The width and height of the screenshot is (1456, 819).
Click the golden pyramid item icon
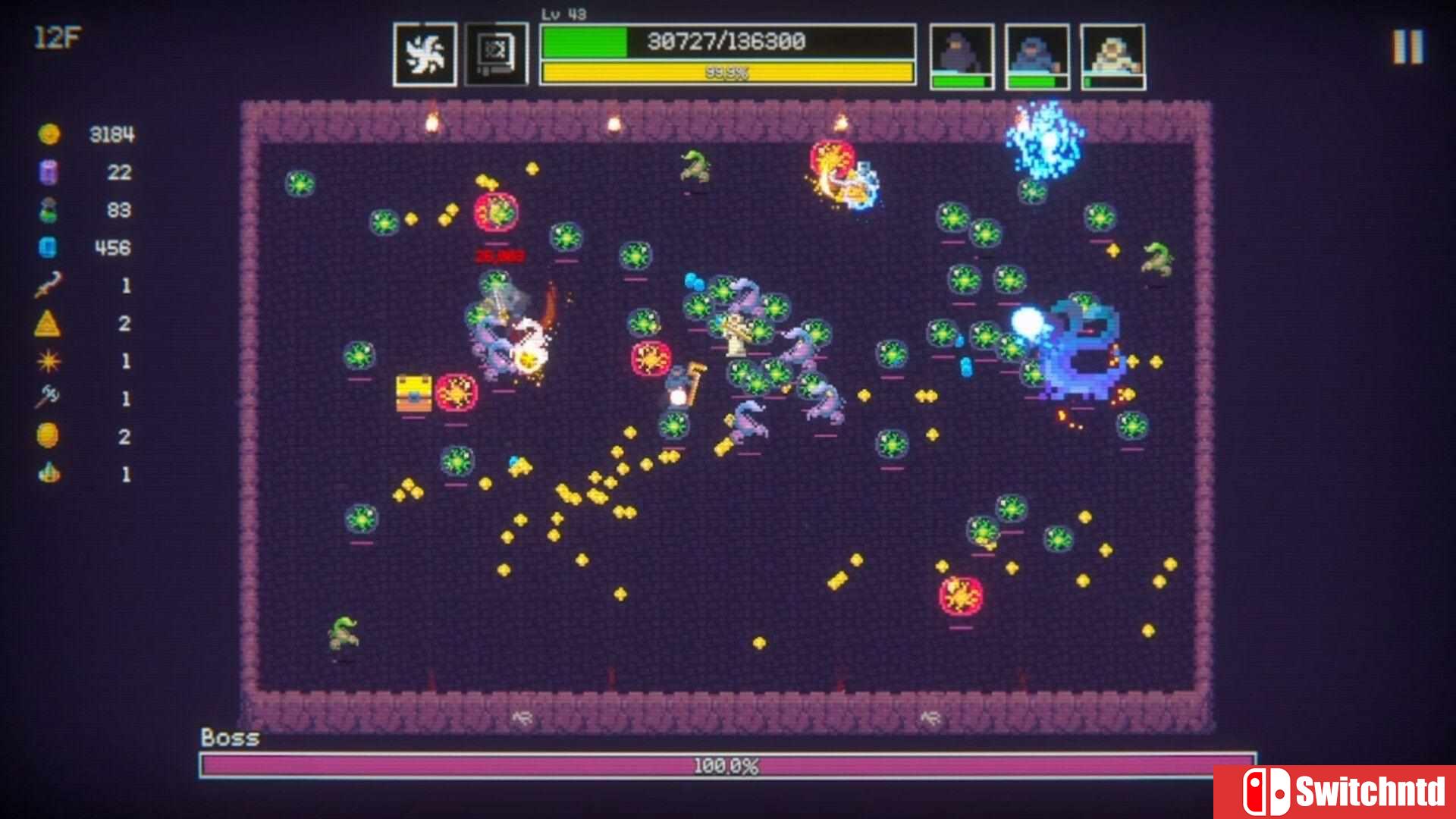click(48, 324)
